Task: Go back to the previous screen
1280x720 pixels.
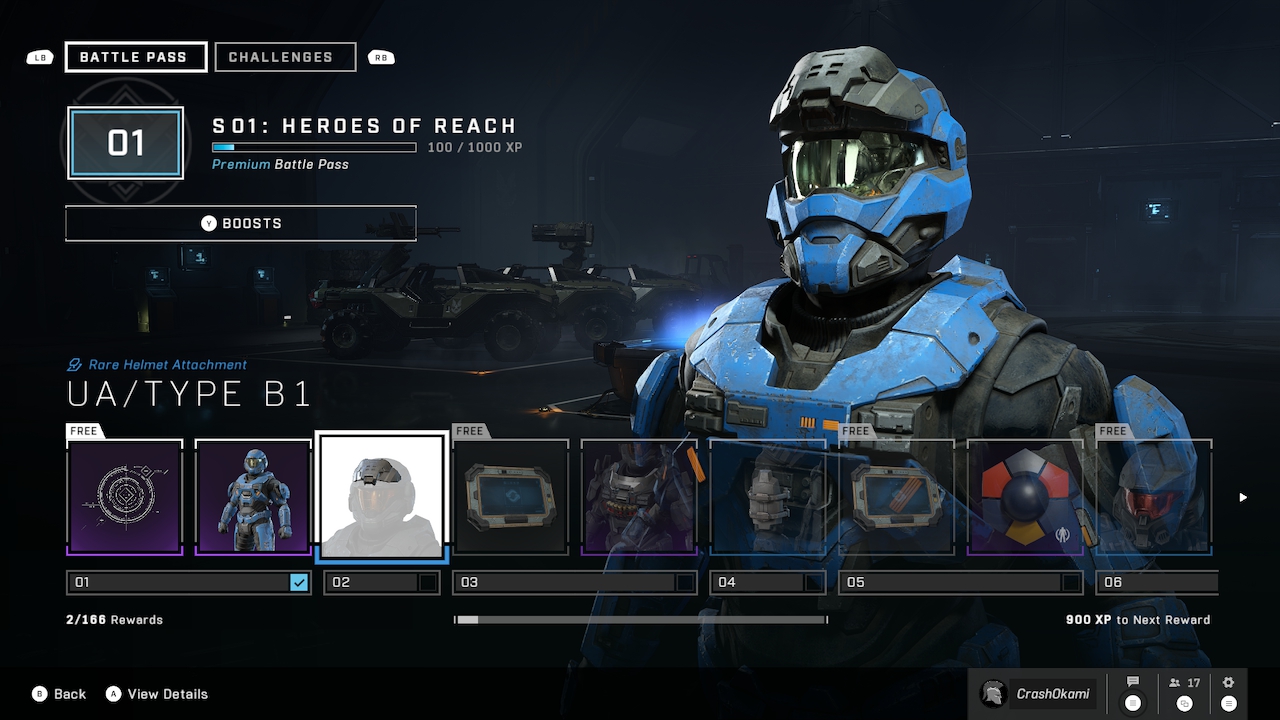Action: point(59,694)
